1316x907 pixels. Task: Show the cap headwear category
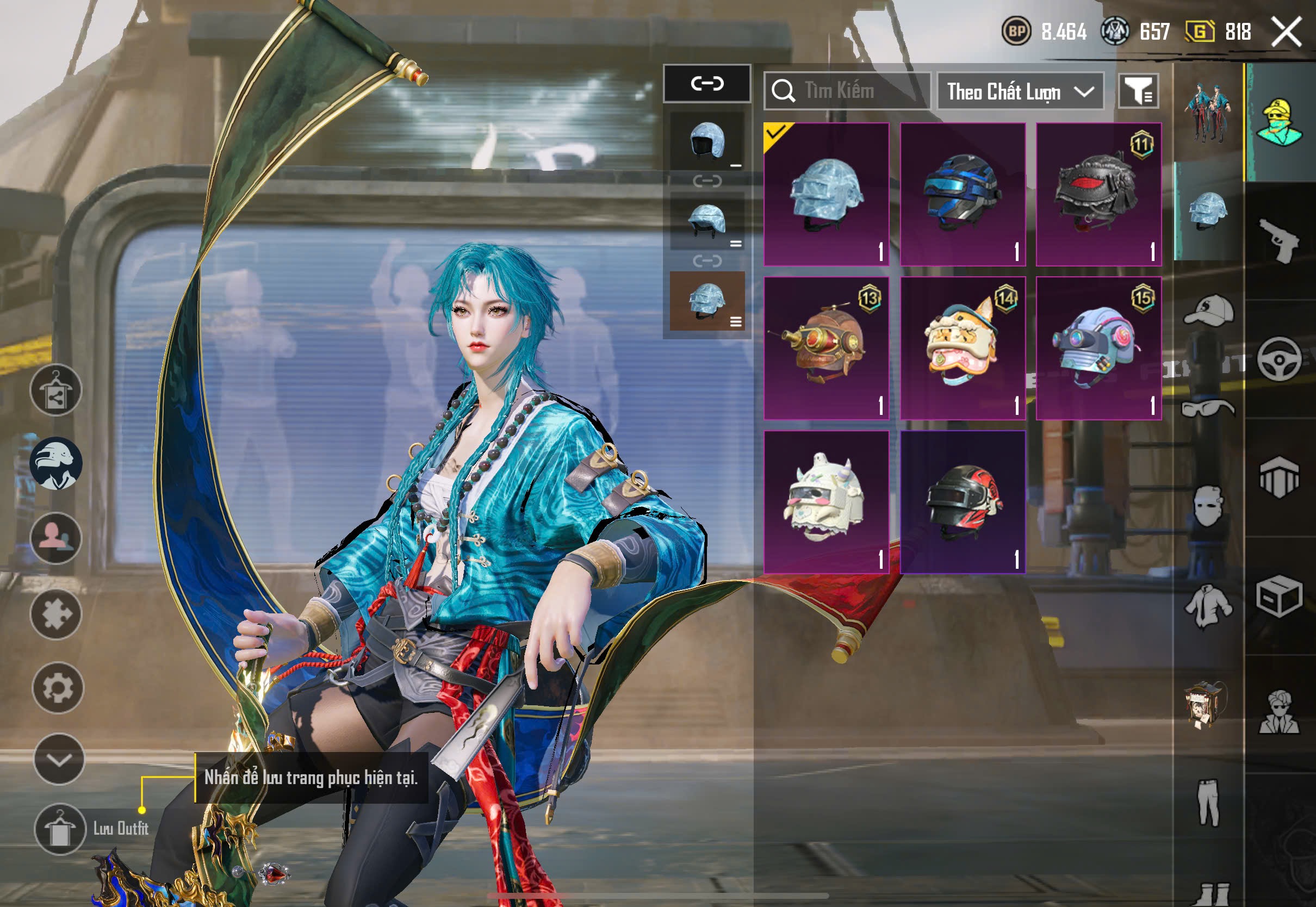(1209, 310)
